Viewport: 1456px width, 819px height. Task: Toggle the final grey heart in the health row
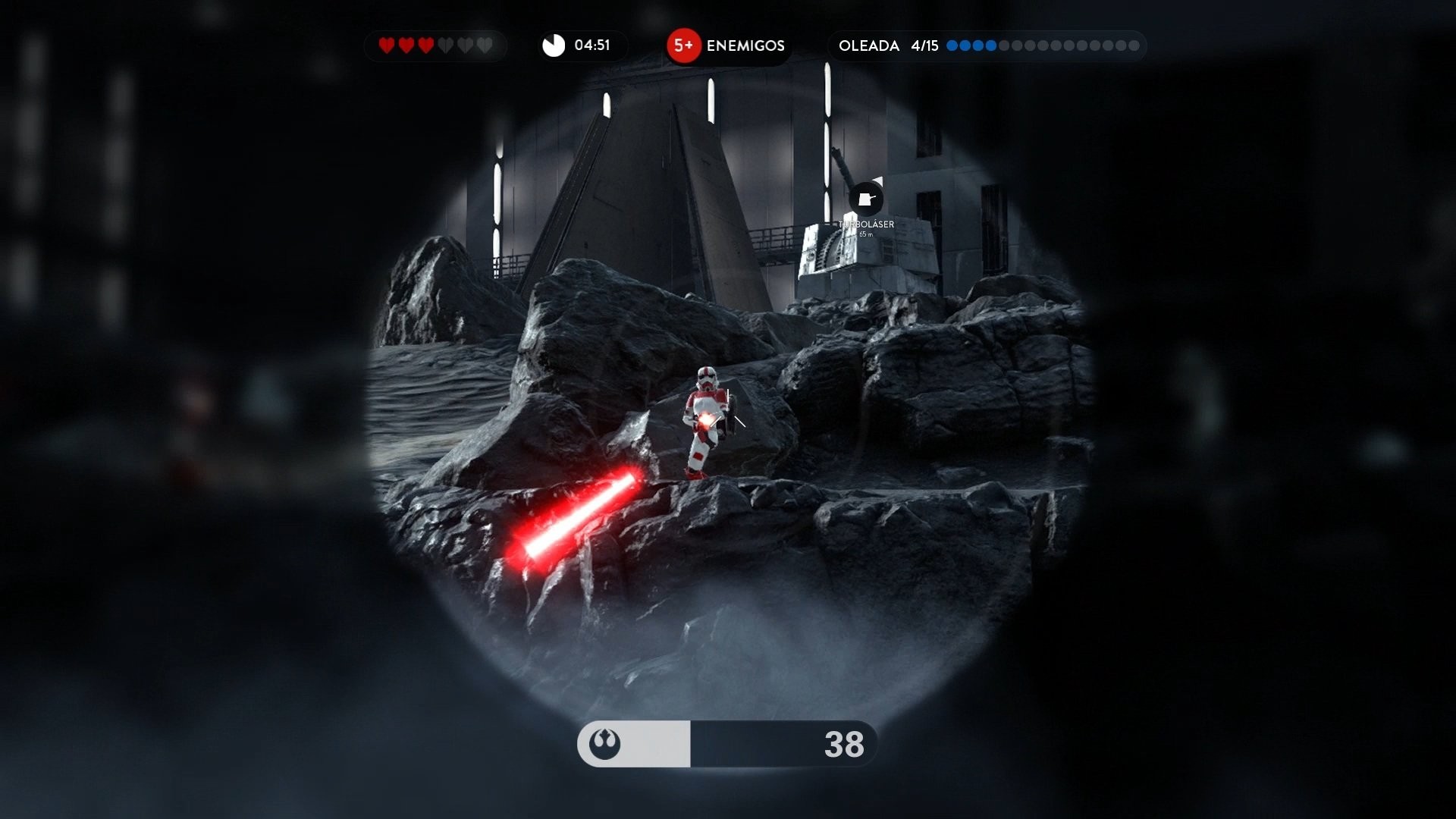tap(485, 45)
